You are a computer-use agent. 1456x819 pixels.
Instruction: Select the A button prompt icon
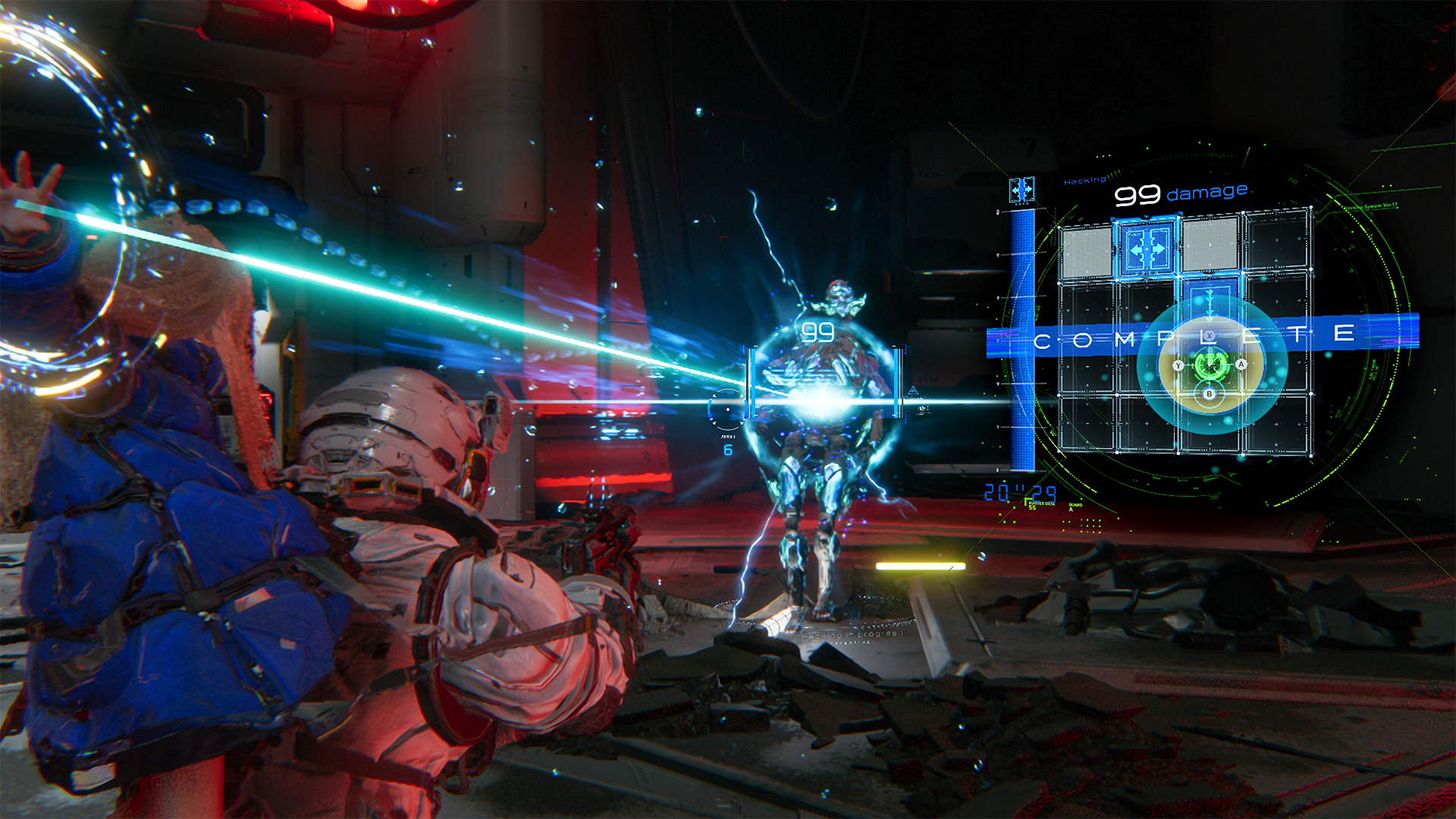(1241, 364)
